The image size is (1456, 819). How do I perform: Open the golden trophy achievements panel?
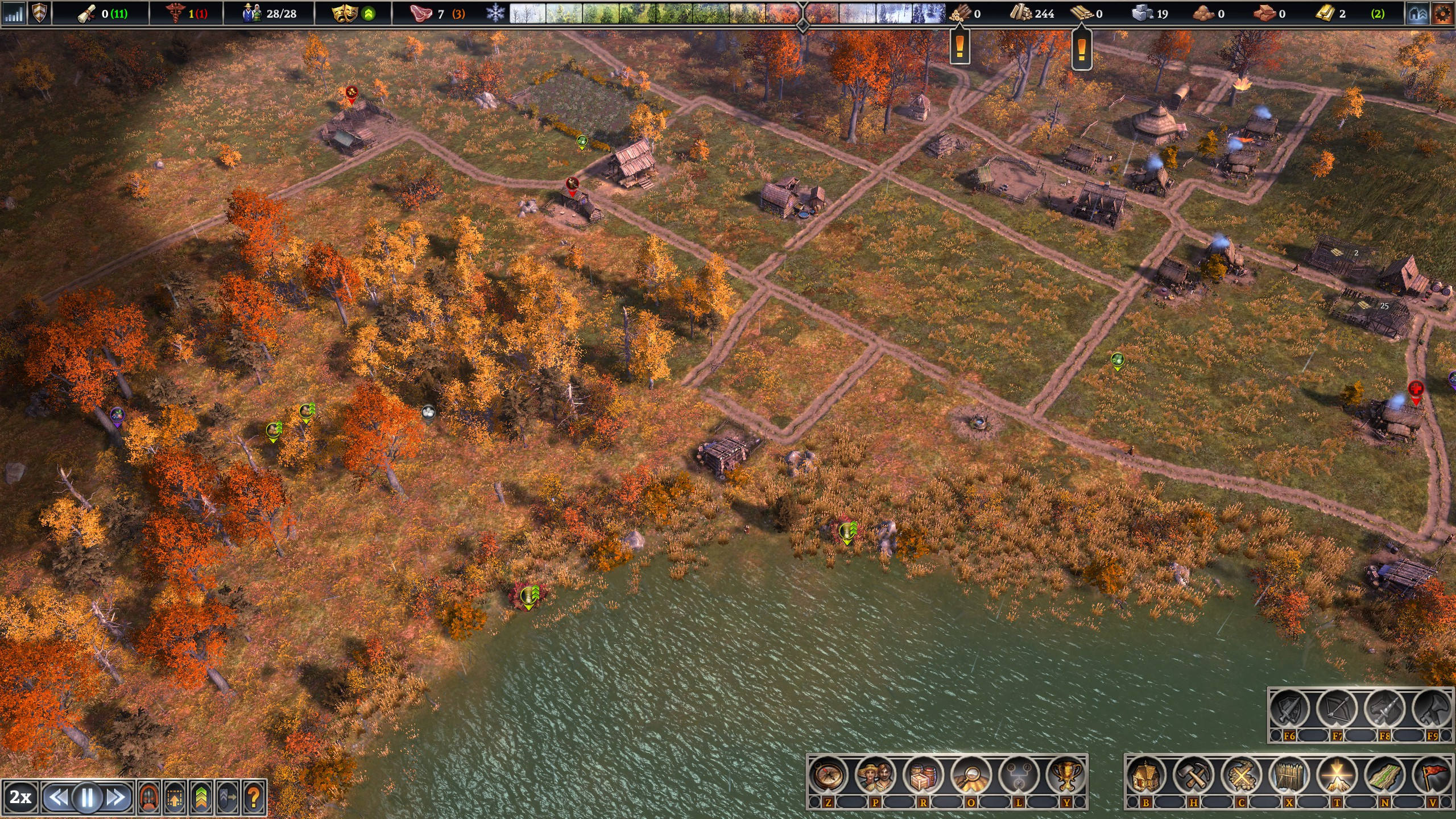pyautogui.click(x=1066, y=776)
